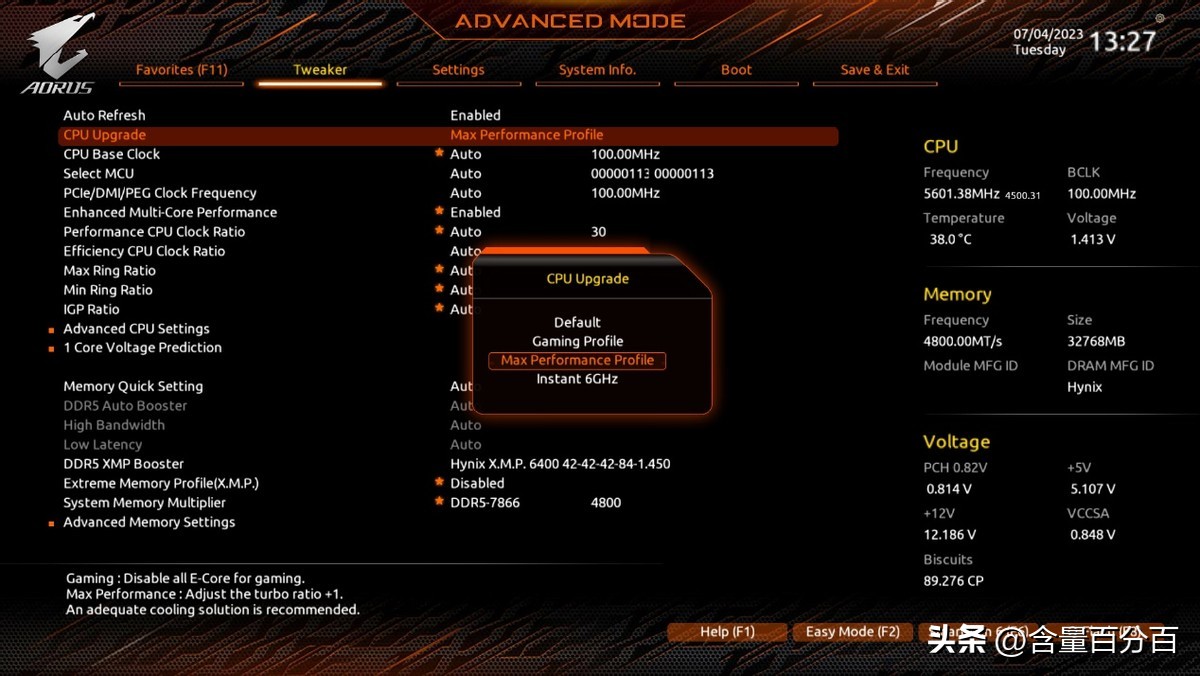
Task: Switch to the Boot tab
Action: (x=736, y=70)
